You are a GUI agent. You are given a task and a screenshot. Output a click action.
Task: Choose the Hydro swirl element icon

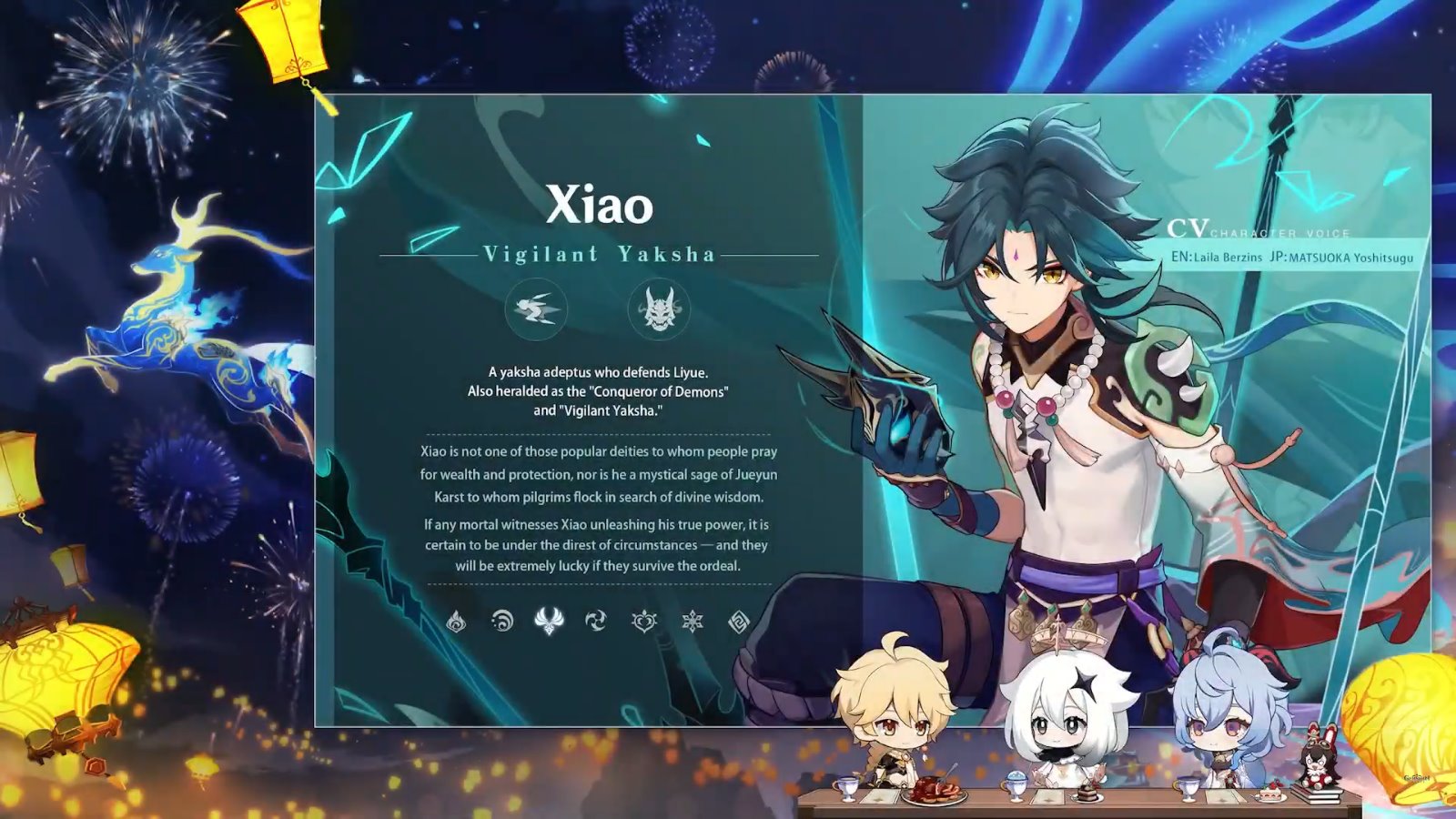point(502,622)
